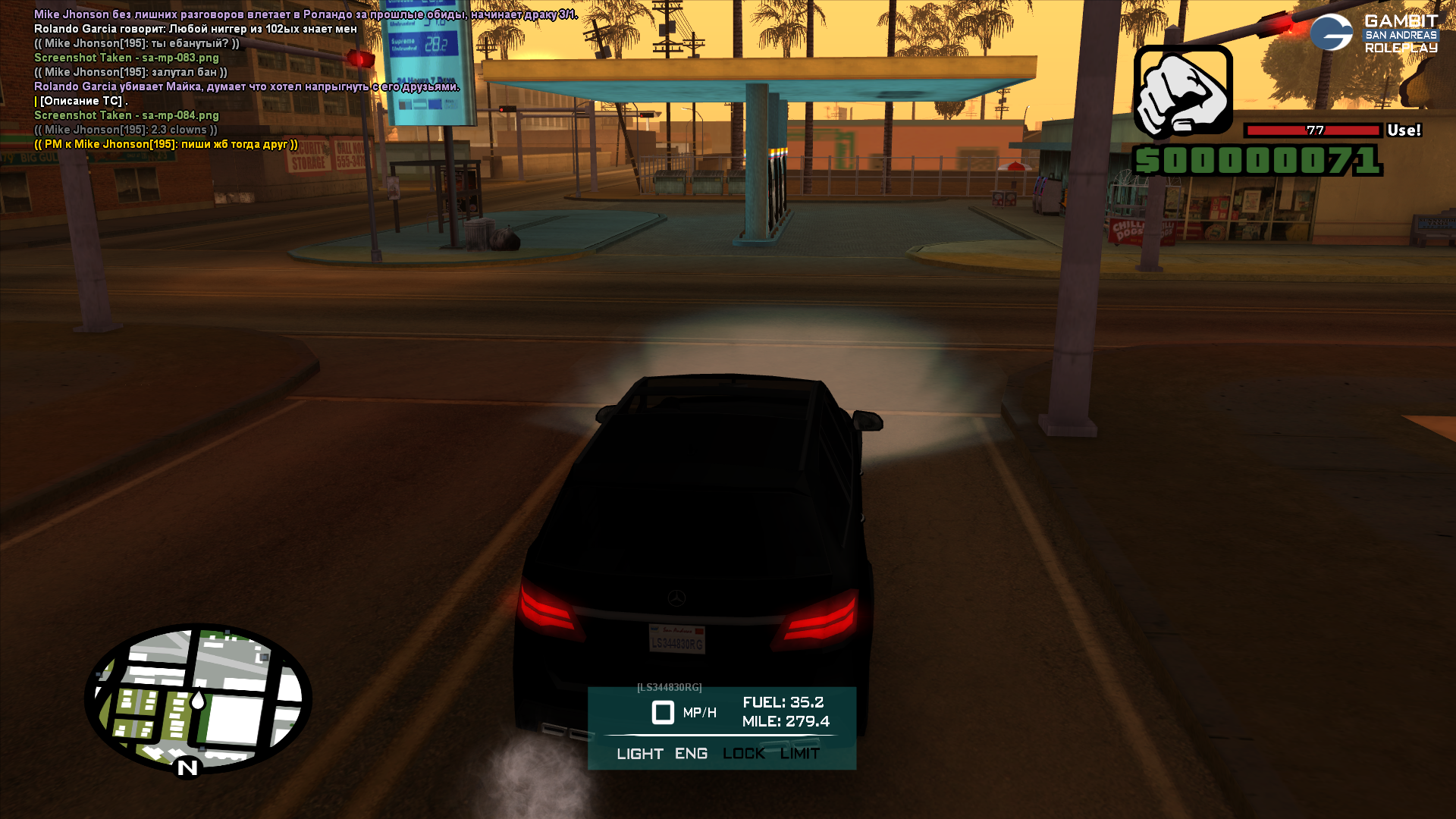Select the PM to Mike Jhonson chat line

coord(166,144)
